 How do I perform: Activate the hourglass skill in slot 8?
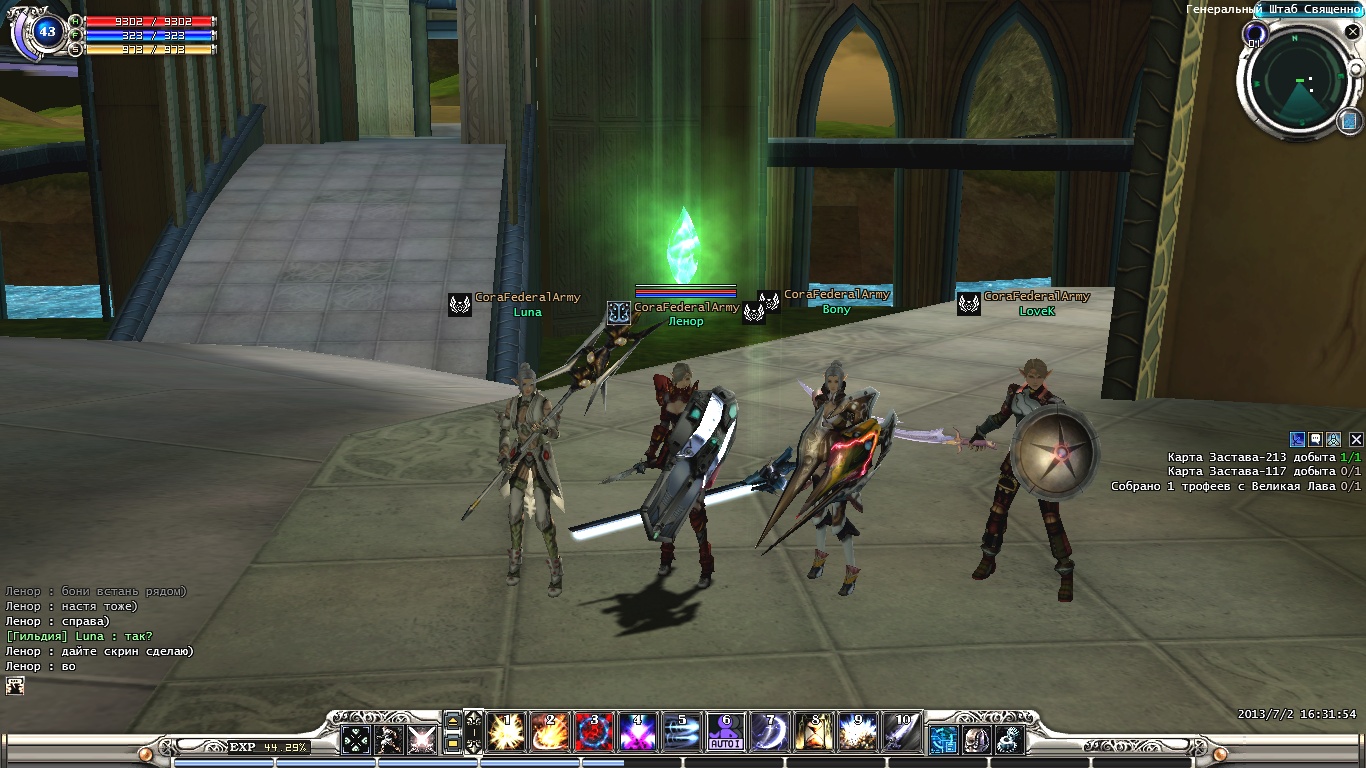(814, 733)
